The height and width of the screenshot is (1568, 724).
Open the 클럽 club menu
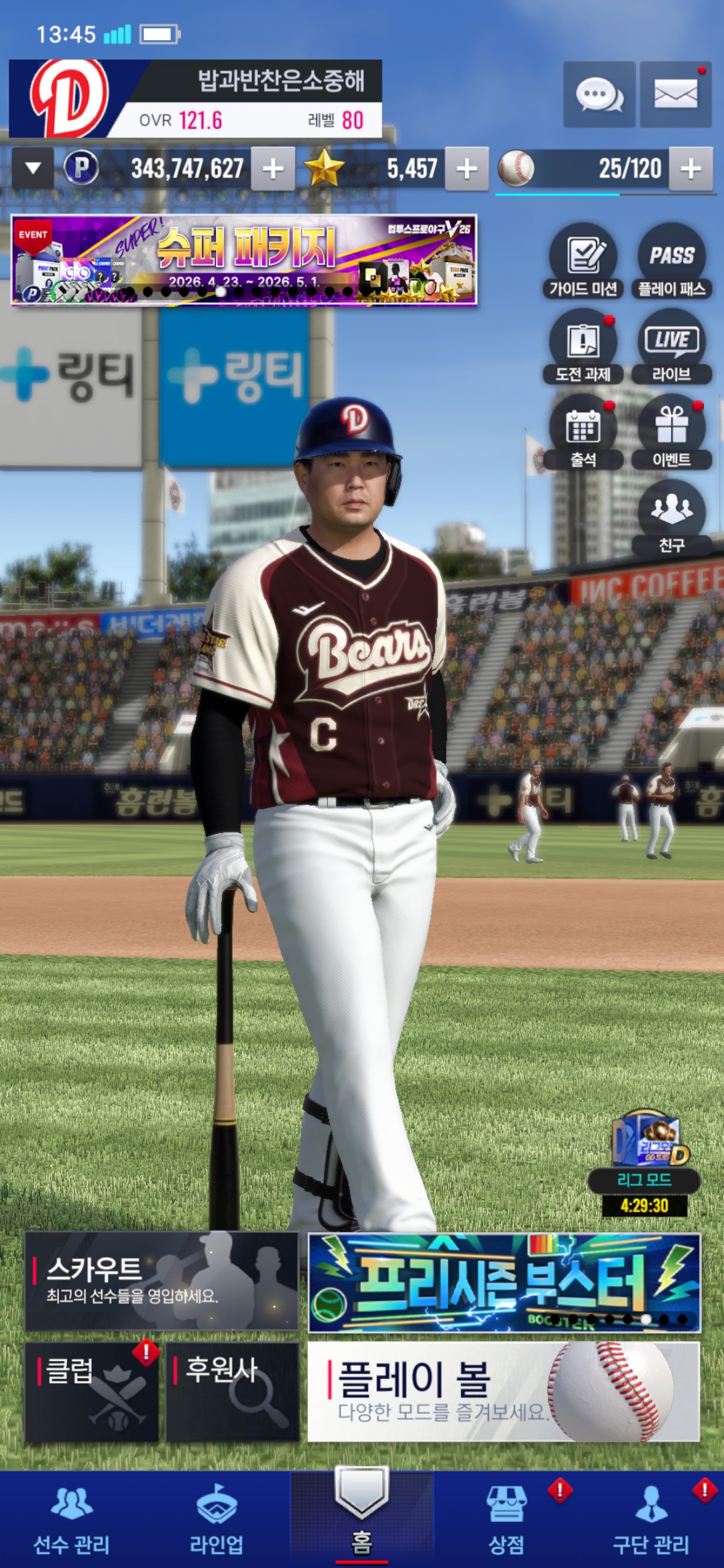(x=92, y=1391)
